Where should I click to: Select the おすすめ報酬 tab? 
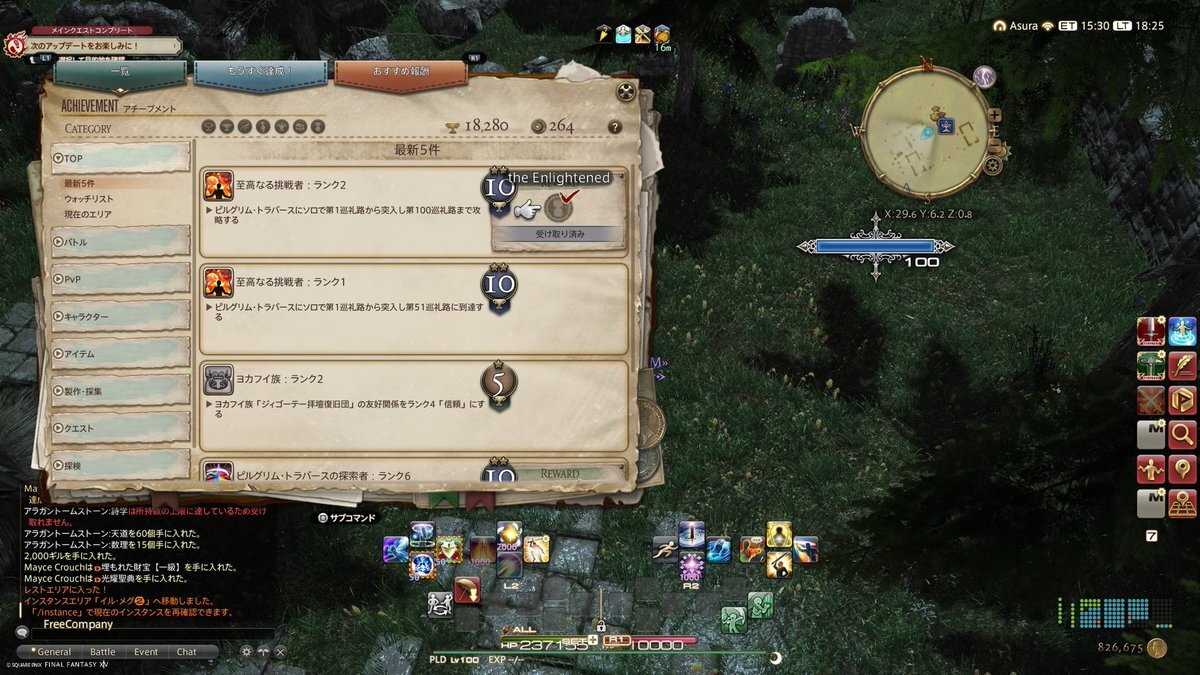click(x=400, y=76)
